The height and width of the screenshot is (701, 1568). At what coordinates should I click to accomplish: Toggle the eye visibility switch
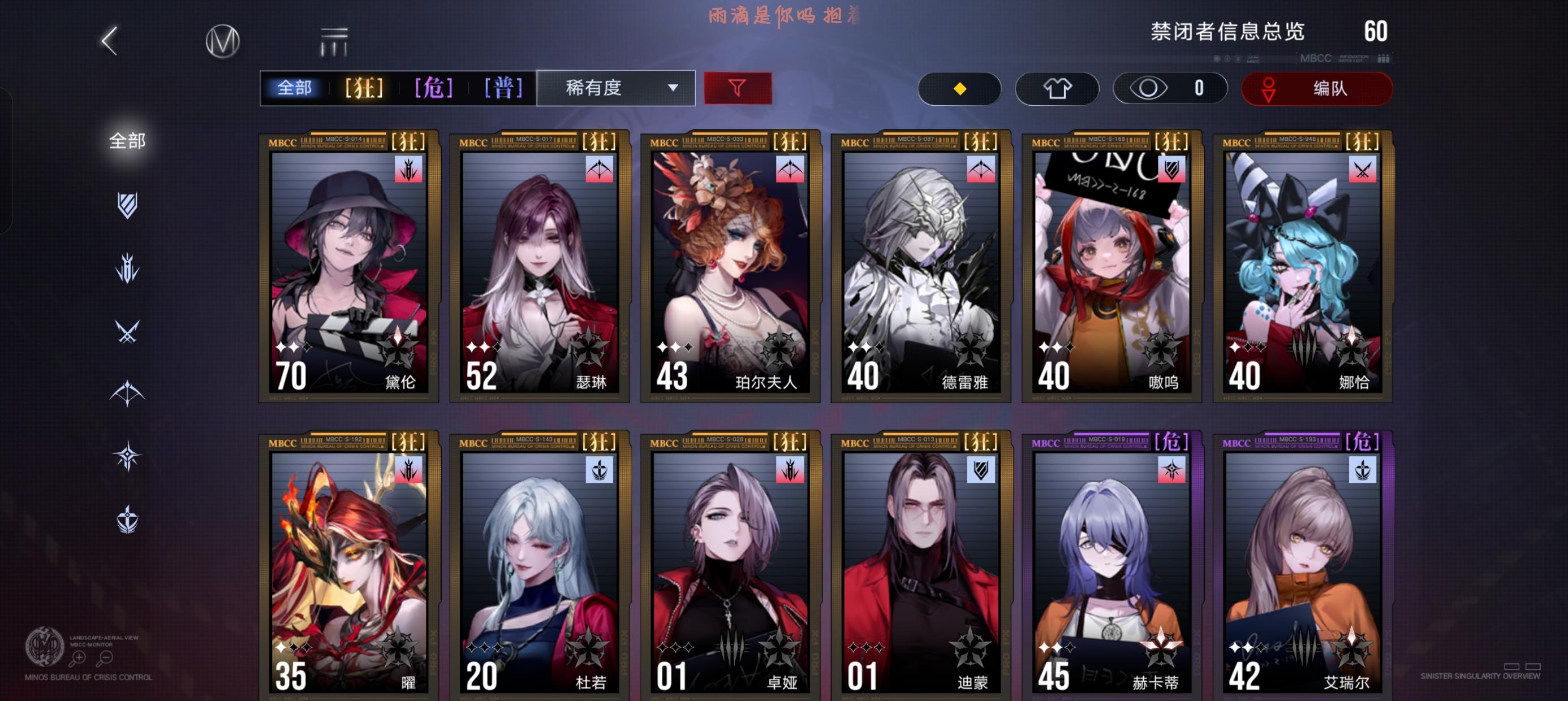coord(1169,88)
